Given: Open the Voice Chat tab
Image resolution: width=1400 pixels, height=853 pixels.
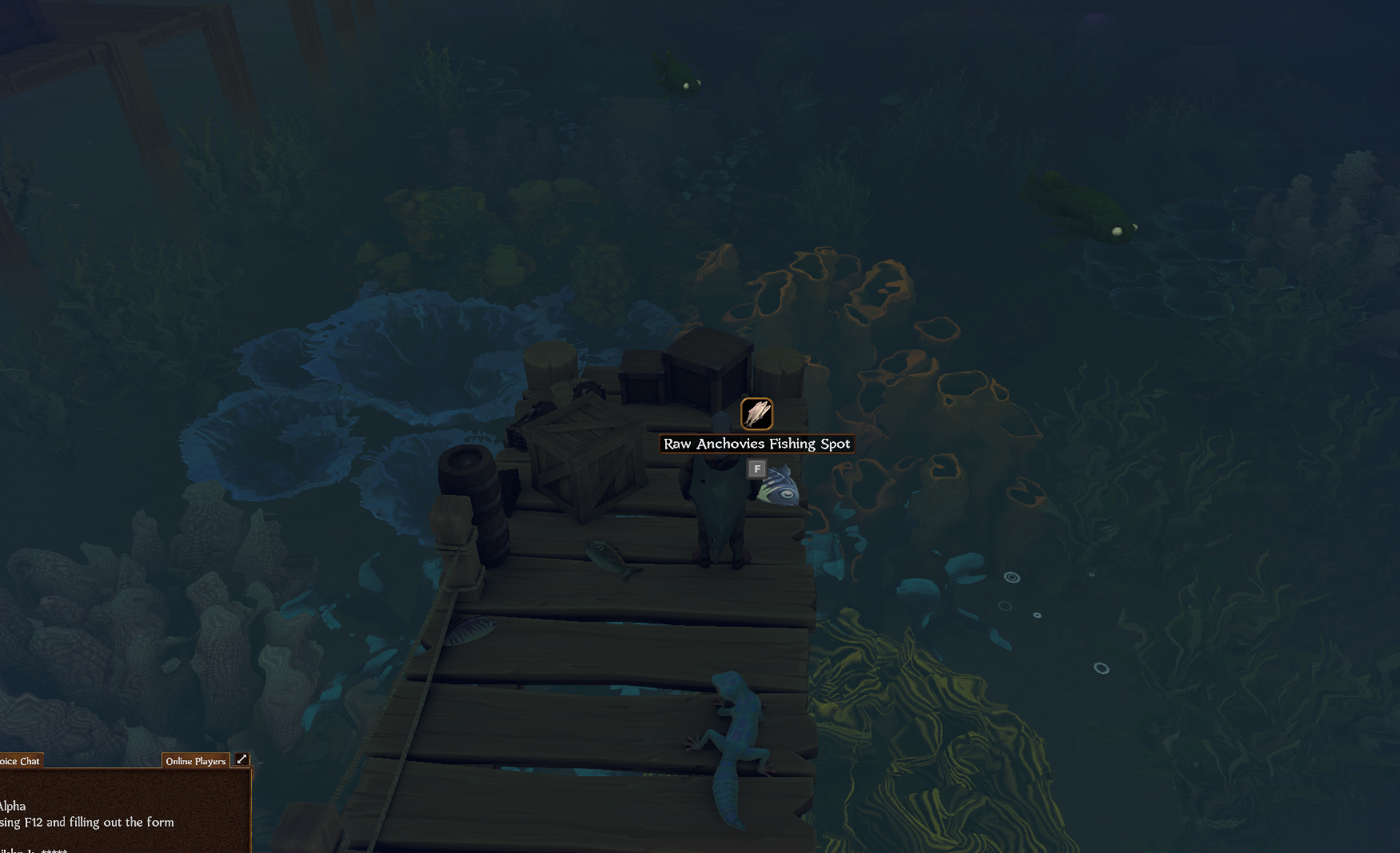Looking at the screenshot, I should click(x=20, y=761).
